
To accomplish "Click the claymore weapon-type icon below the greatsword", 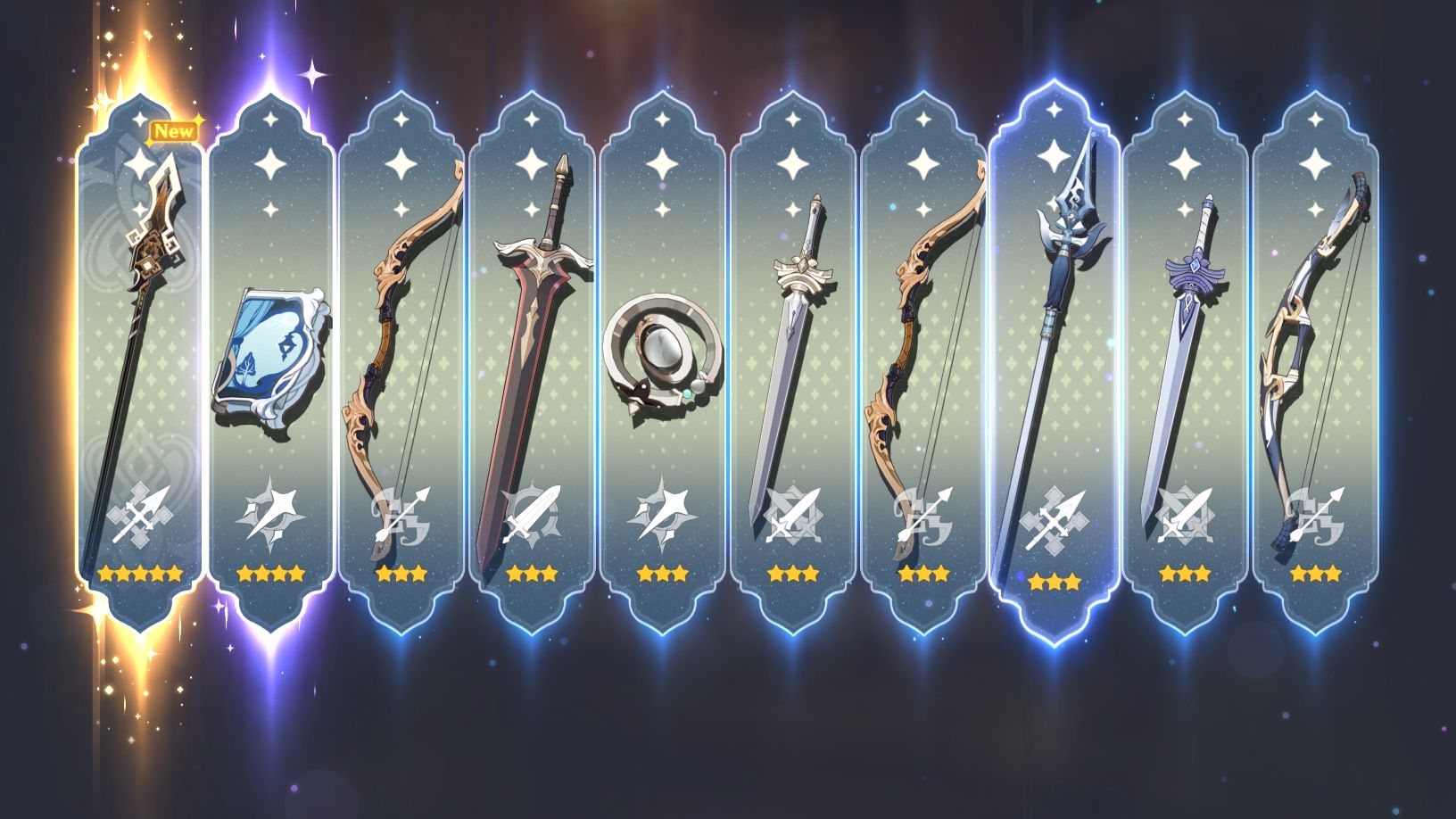I will [532, 517].
